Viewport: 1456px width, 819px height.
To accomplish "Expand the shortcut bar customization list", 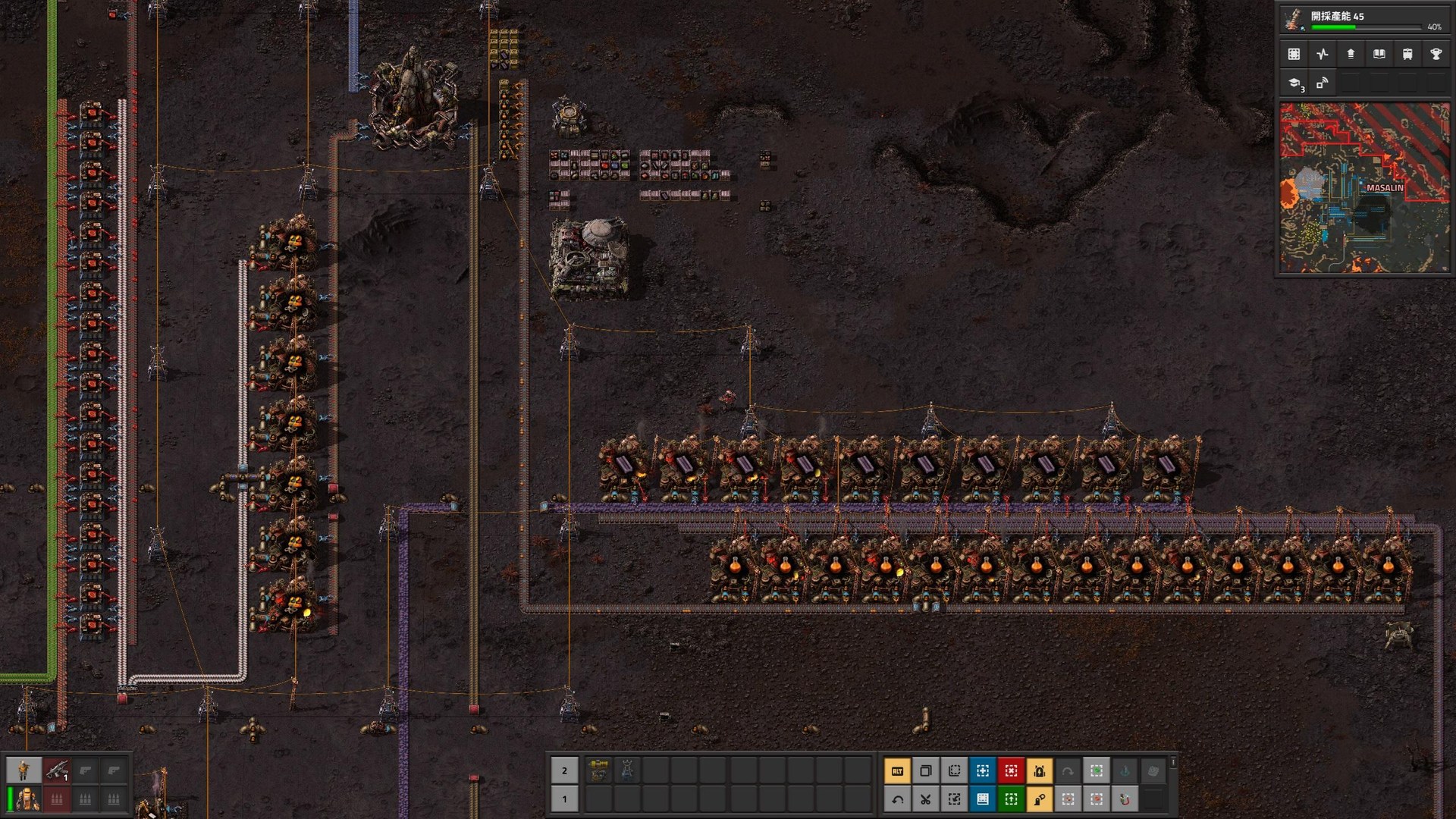I will (1172, 764).
